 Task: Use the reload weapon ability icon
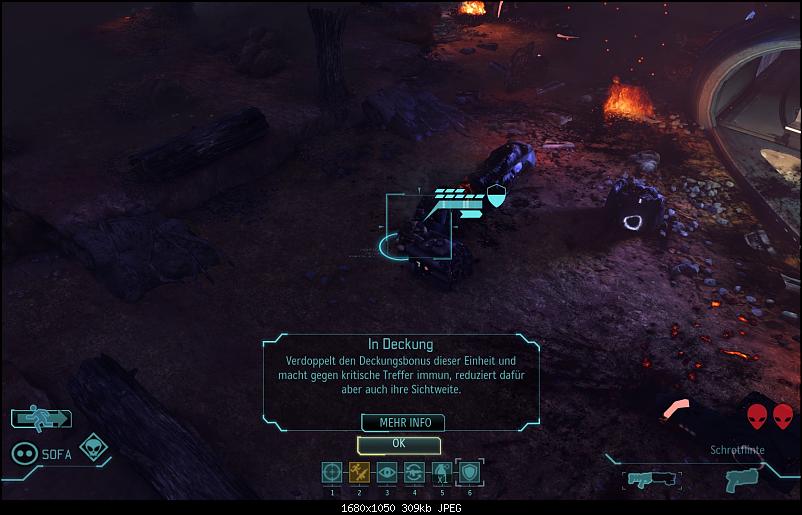point(414,472)
